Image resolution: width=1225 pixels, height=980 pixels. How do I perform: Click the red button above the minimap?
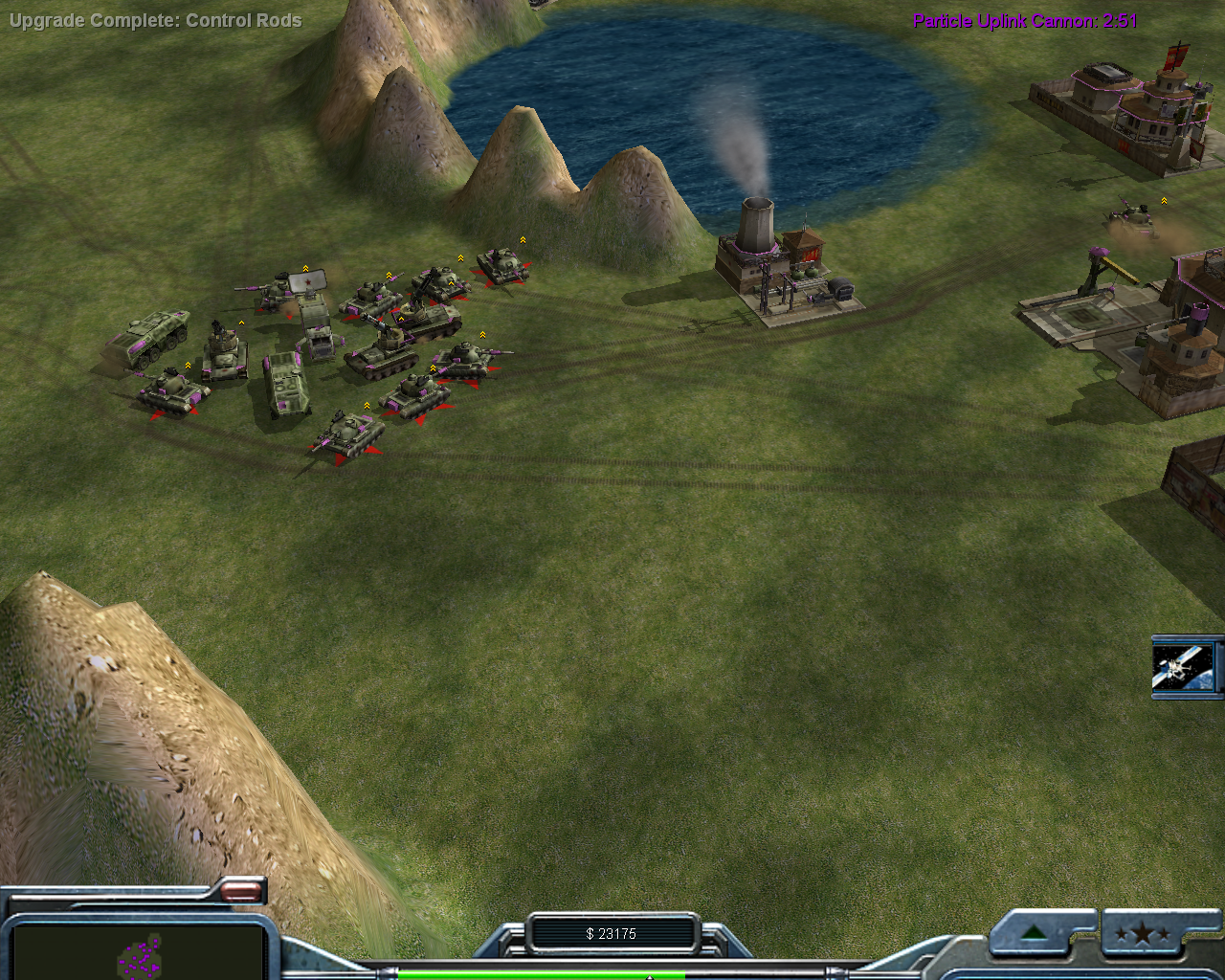(243, 892)
